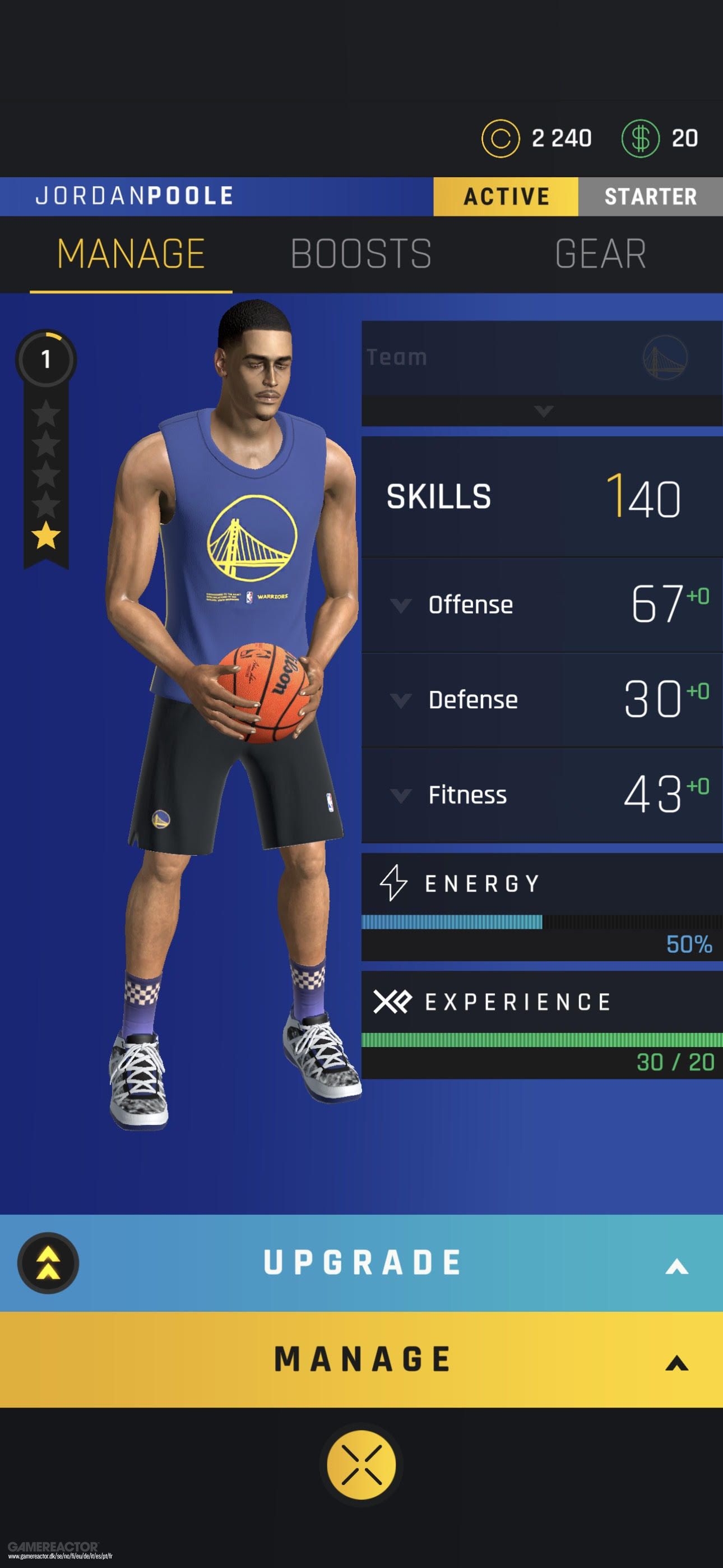
Task: Keep player set to ACTIVE
Action: 506,196
